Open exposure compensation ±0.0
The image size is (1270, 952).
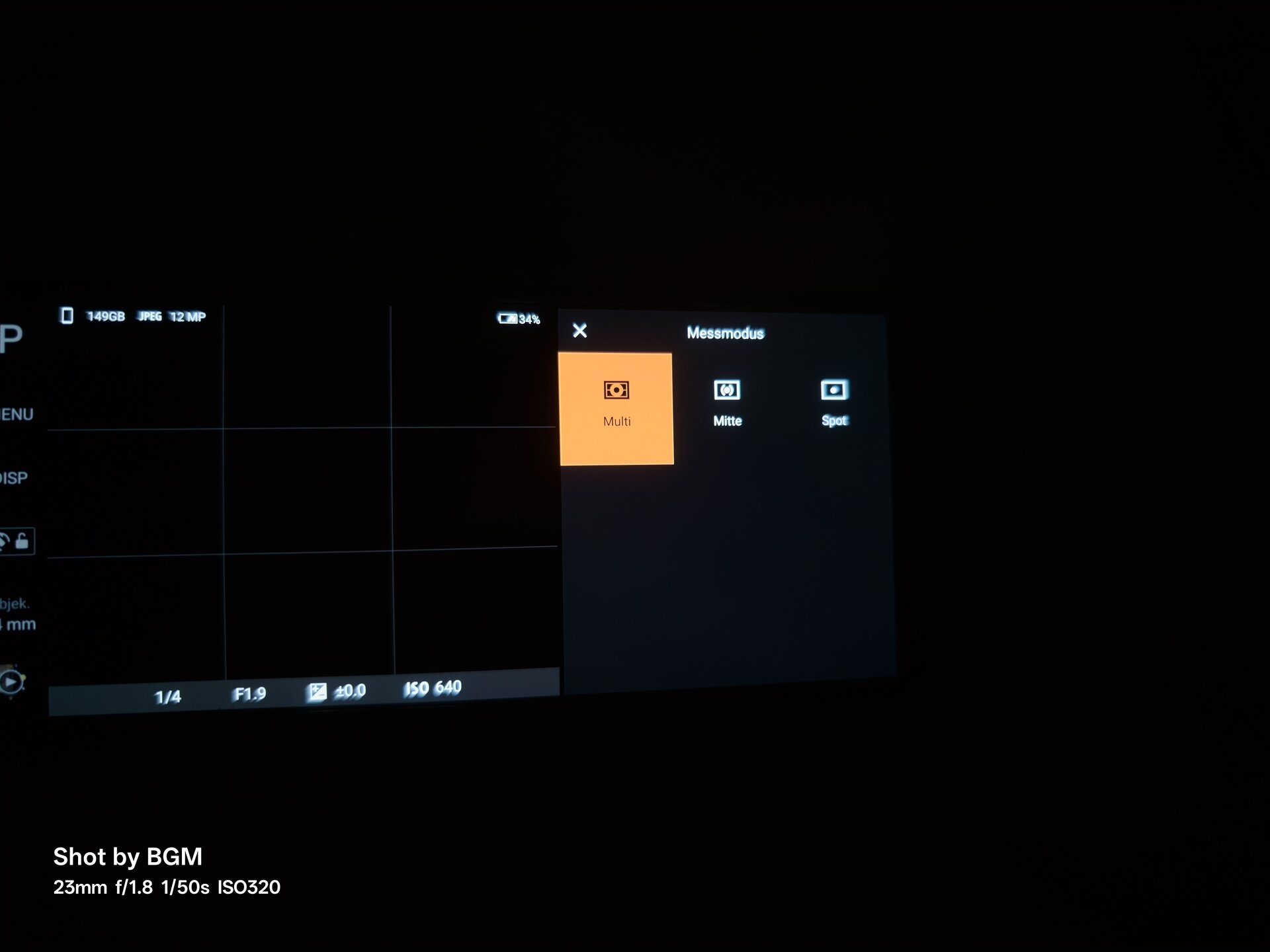click(x=337, y=692)
